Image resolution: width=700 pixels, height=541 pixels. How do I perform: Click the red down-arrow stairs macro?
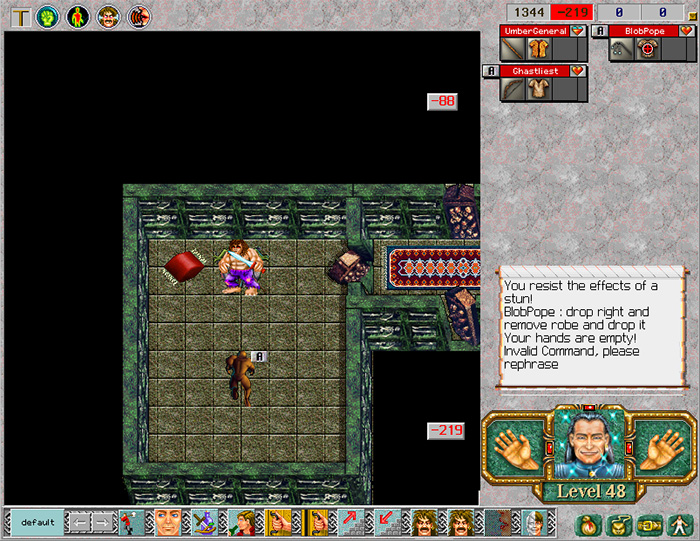[384, 522]
